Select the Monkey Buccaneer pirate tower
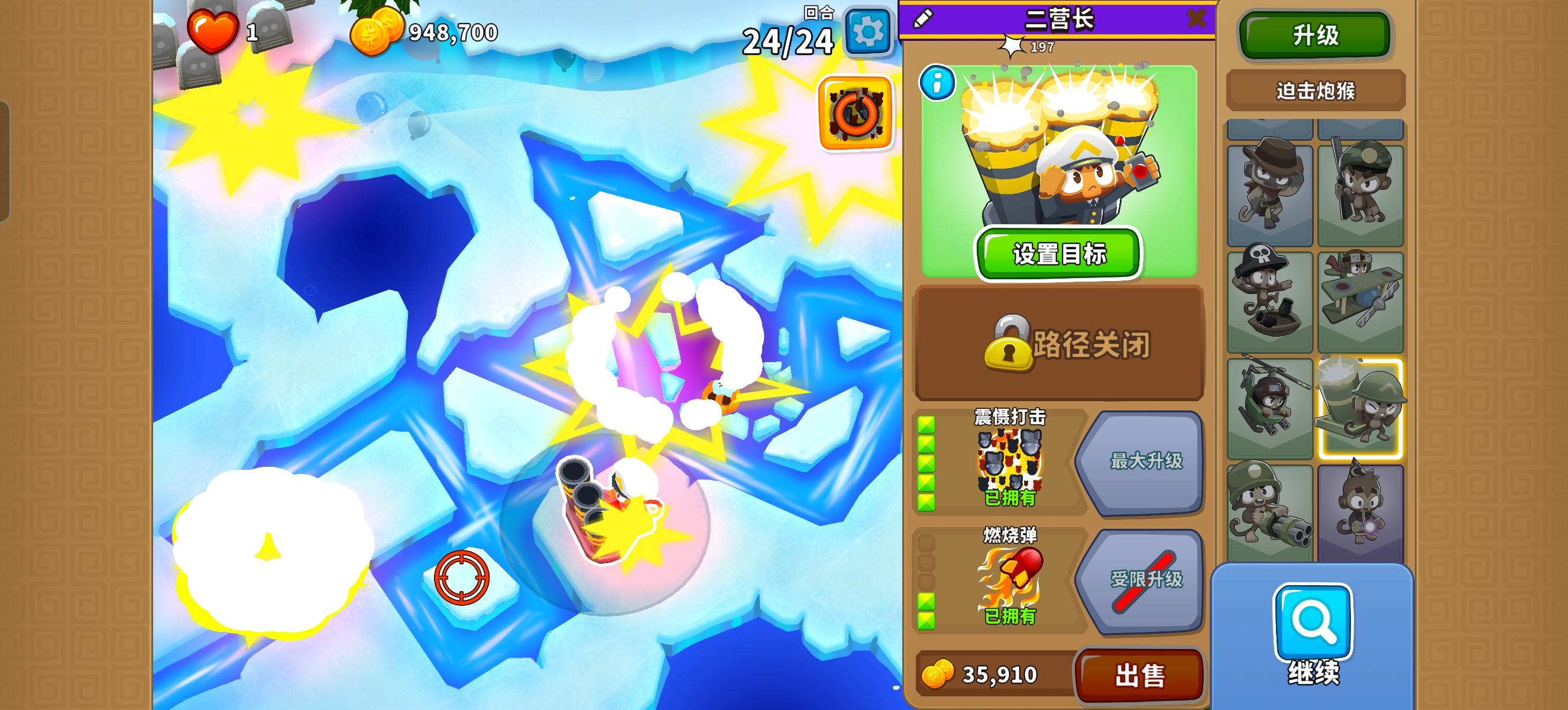The width and height of the screenshot is (1568, 710). 1271,298
